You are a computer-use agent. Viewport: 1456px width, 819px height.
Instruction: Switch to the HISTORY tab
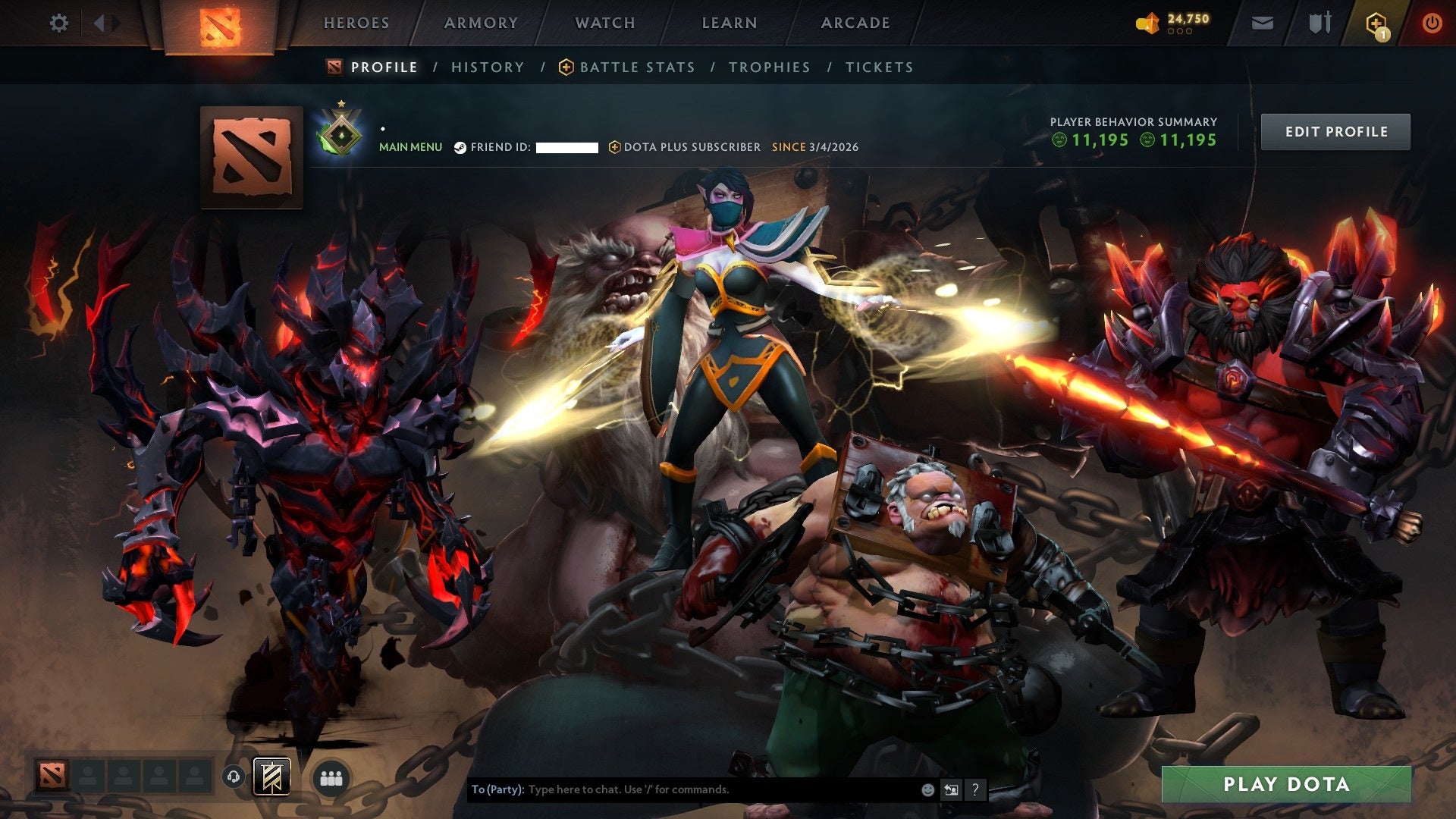click(487, 67)
